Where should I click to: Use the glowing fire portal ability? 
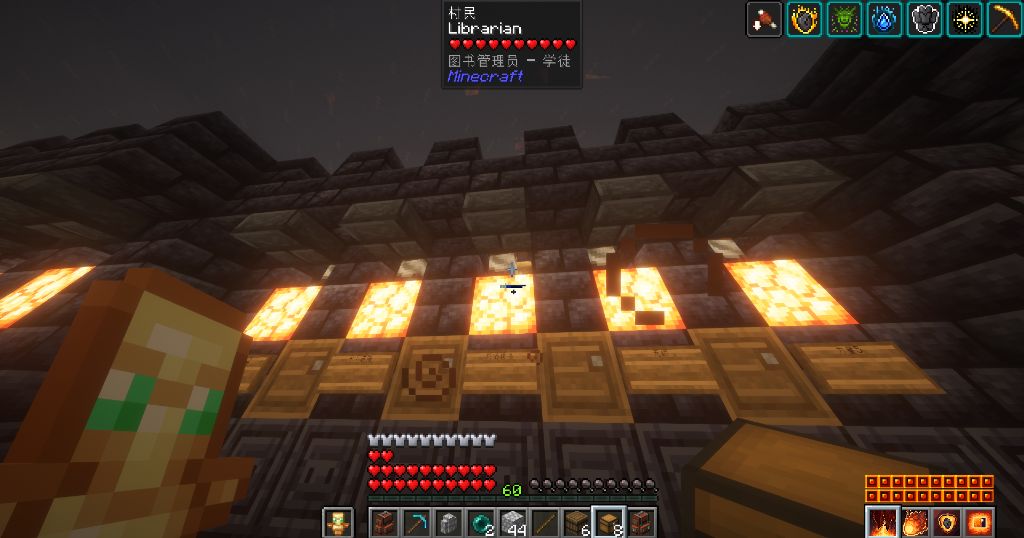point(977,522)
